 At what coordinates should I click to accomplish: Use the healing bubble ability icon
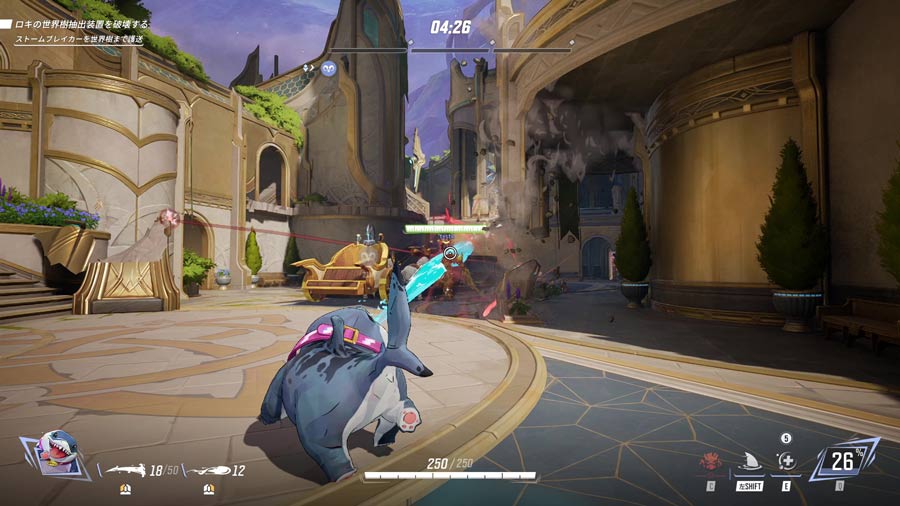(x=788, y=461)
